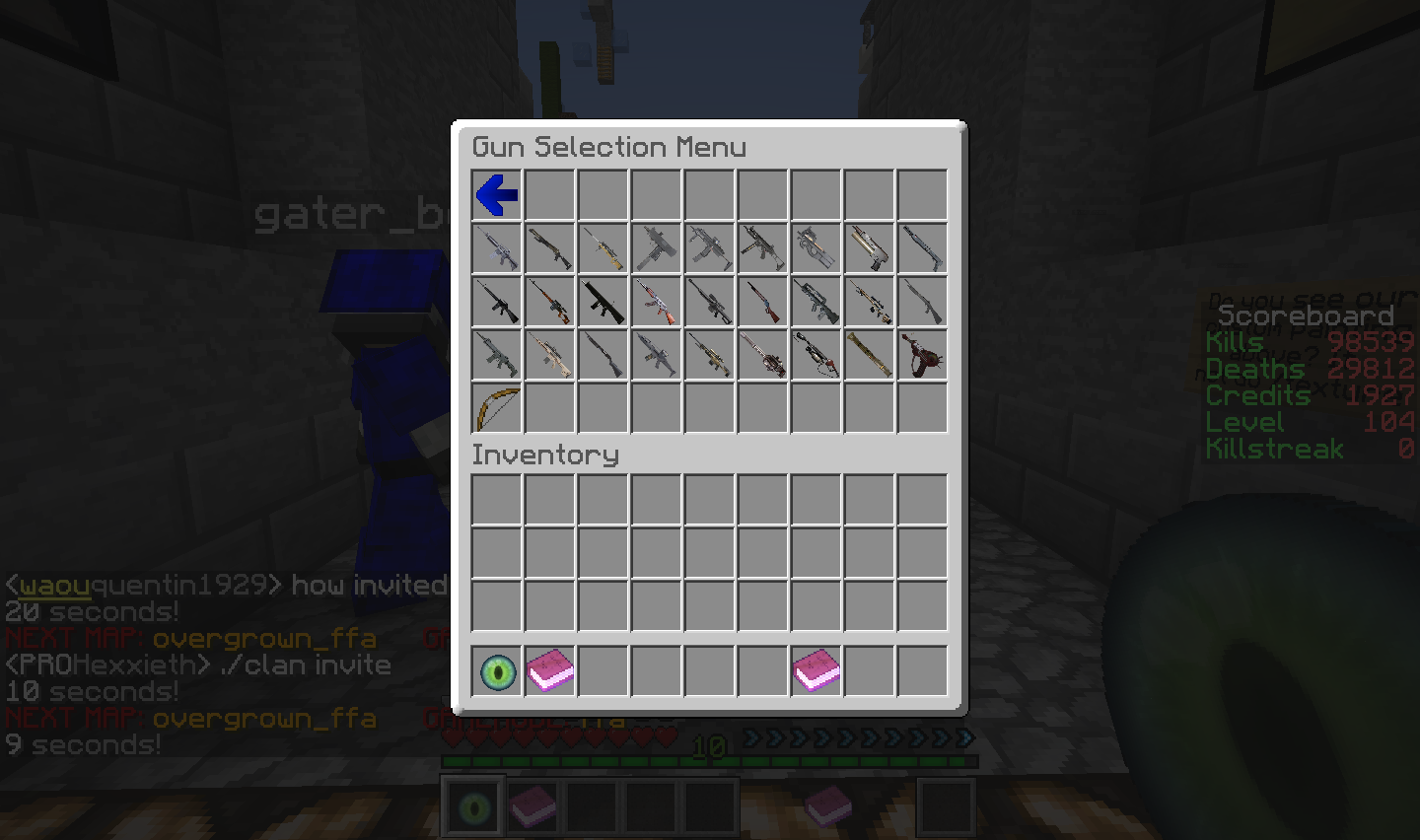
Task: Choose the red lever-action rifle
Action: [x=762, y=302]
